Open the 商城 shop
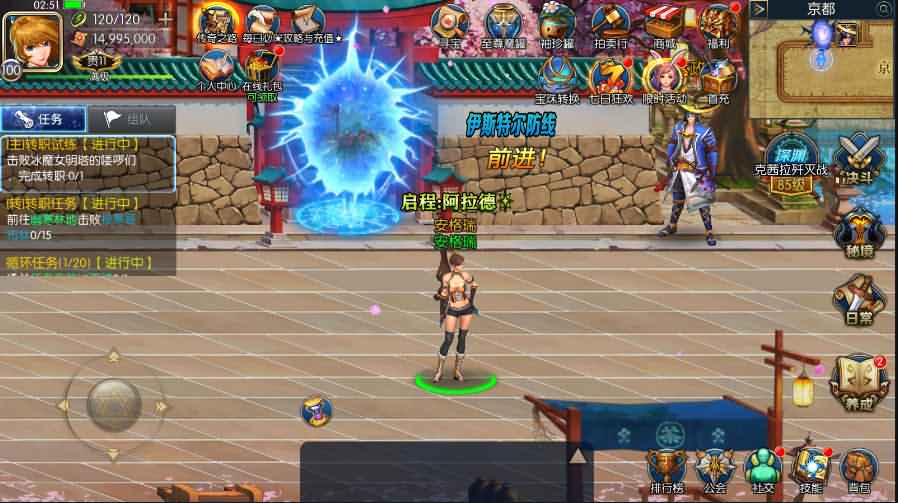 tap(663, 26)
